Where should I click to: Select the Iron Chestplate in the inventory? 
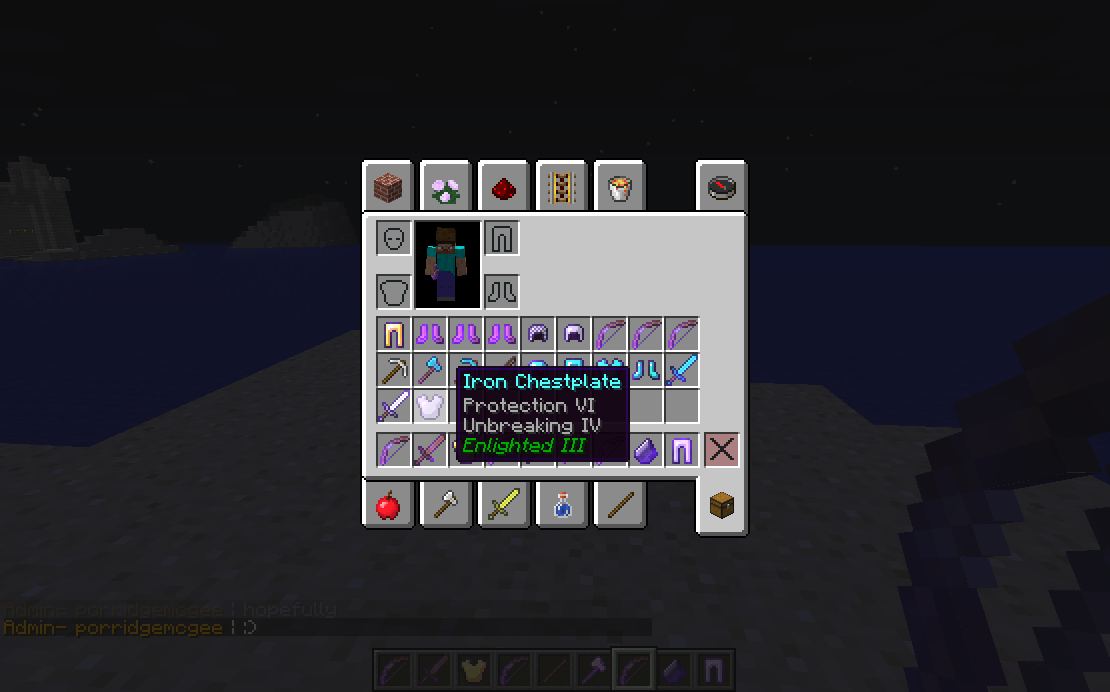click(430, 406)
